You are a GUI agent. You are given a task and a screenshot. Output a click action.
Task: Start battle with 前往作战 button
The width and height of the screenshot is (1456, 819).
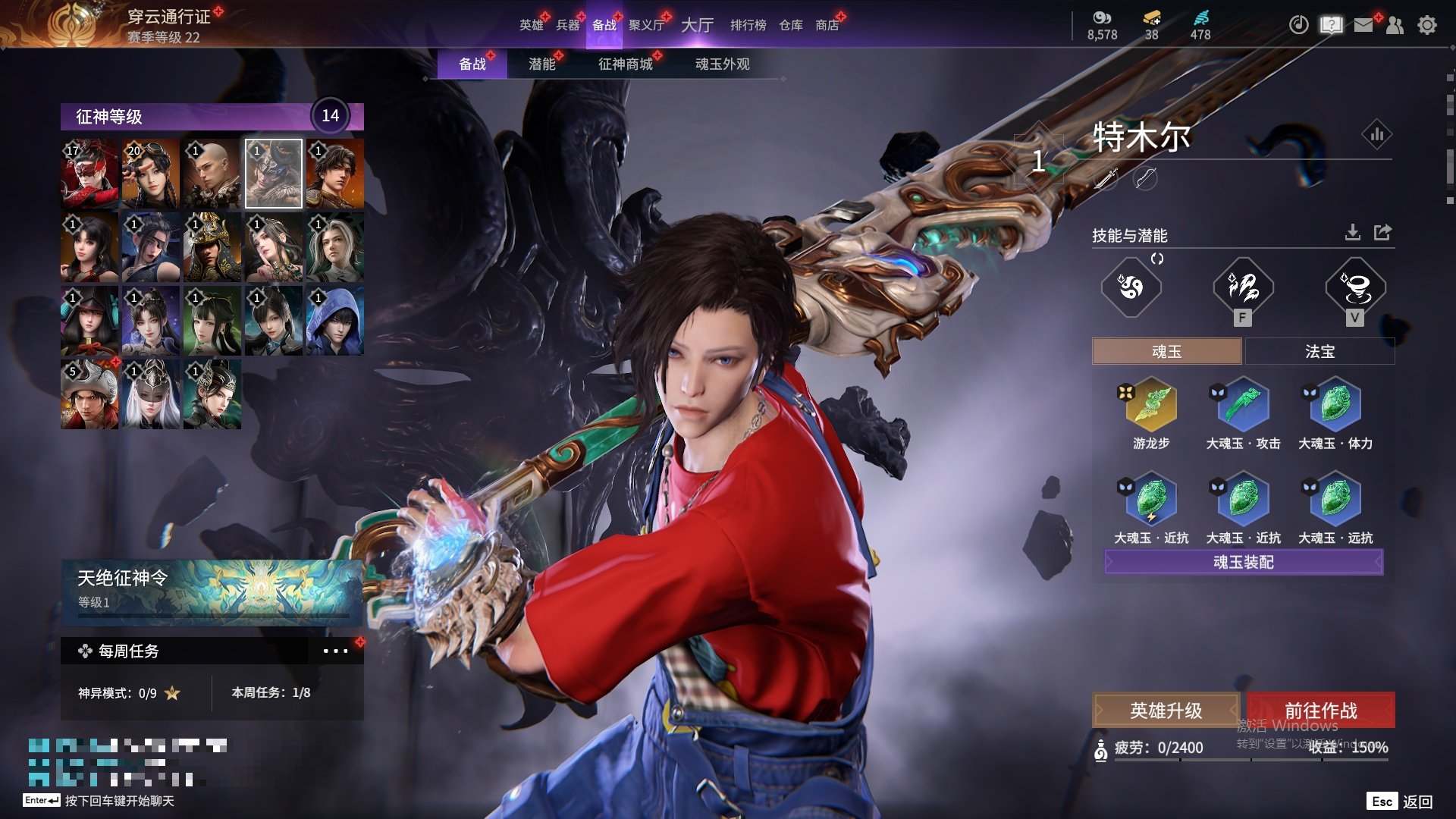(x=1320, y=711)
